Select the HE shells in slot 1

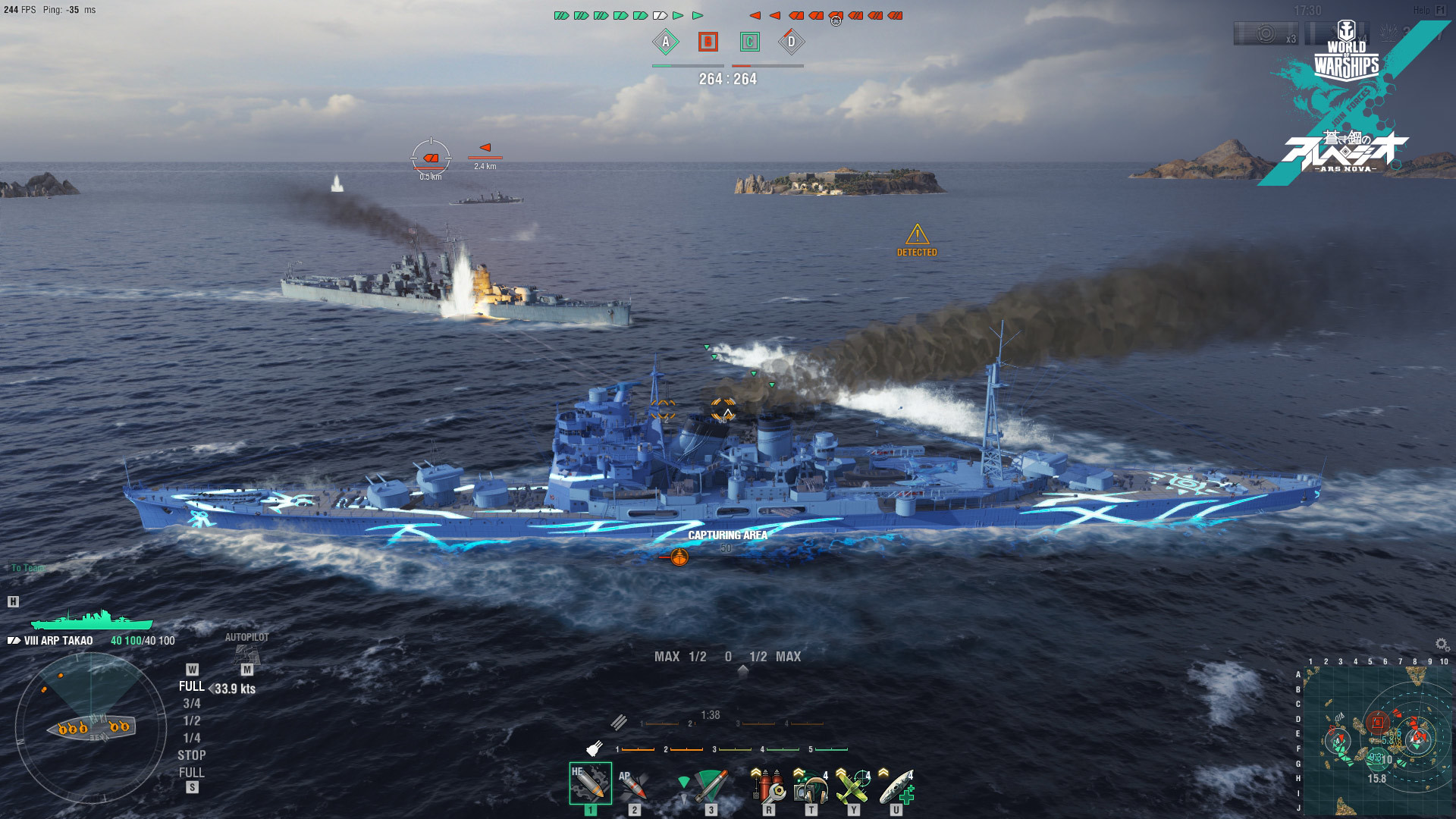[590, 781]
